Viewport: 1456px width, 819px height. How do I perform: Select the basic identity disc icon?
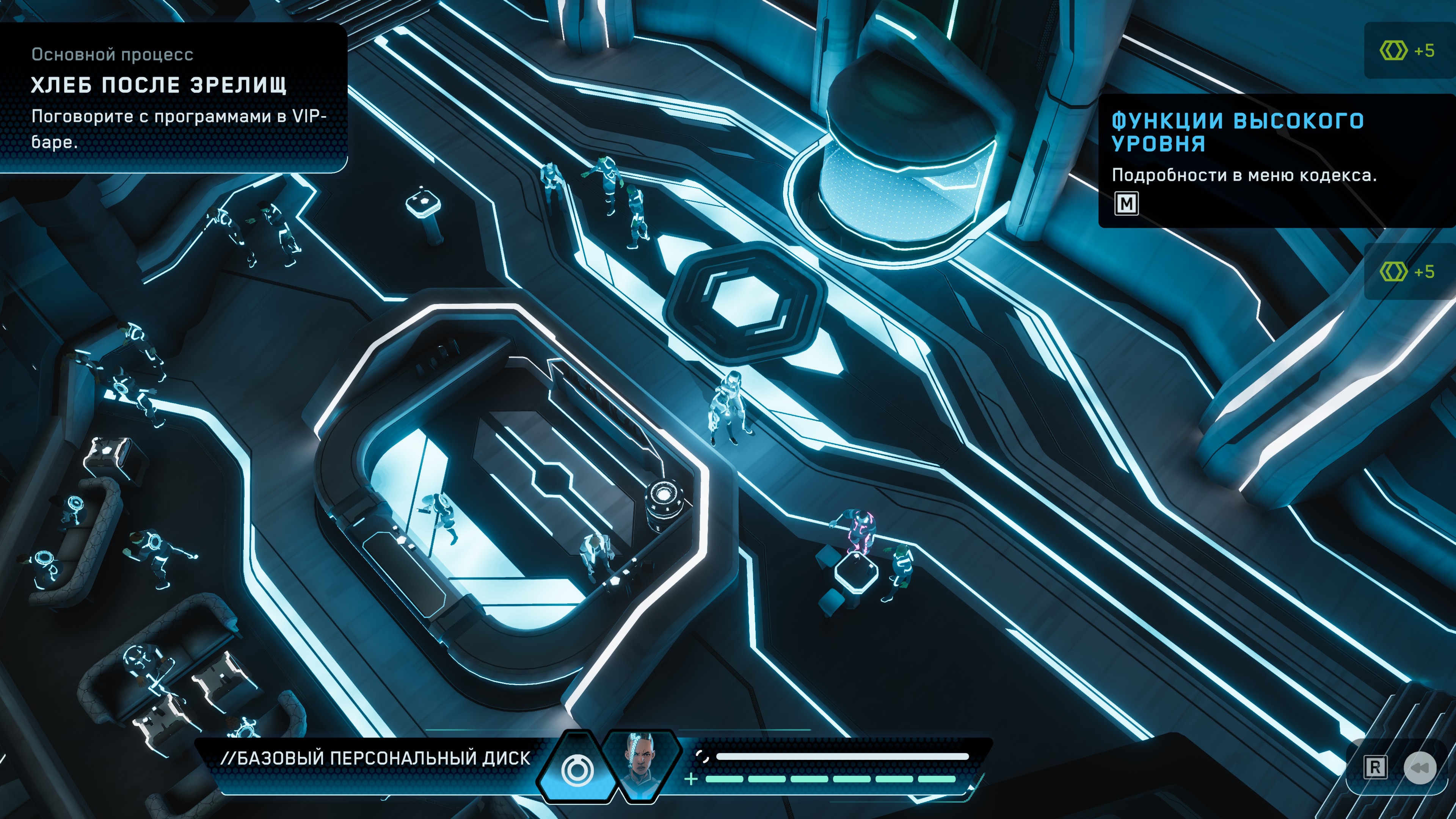coord(577,769)
